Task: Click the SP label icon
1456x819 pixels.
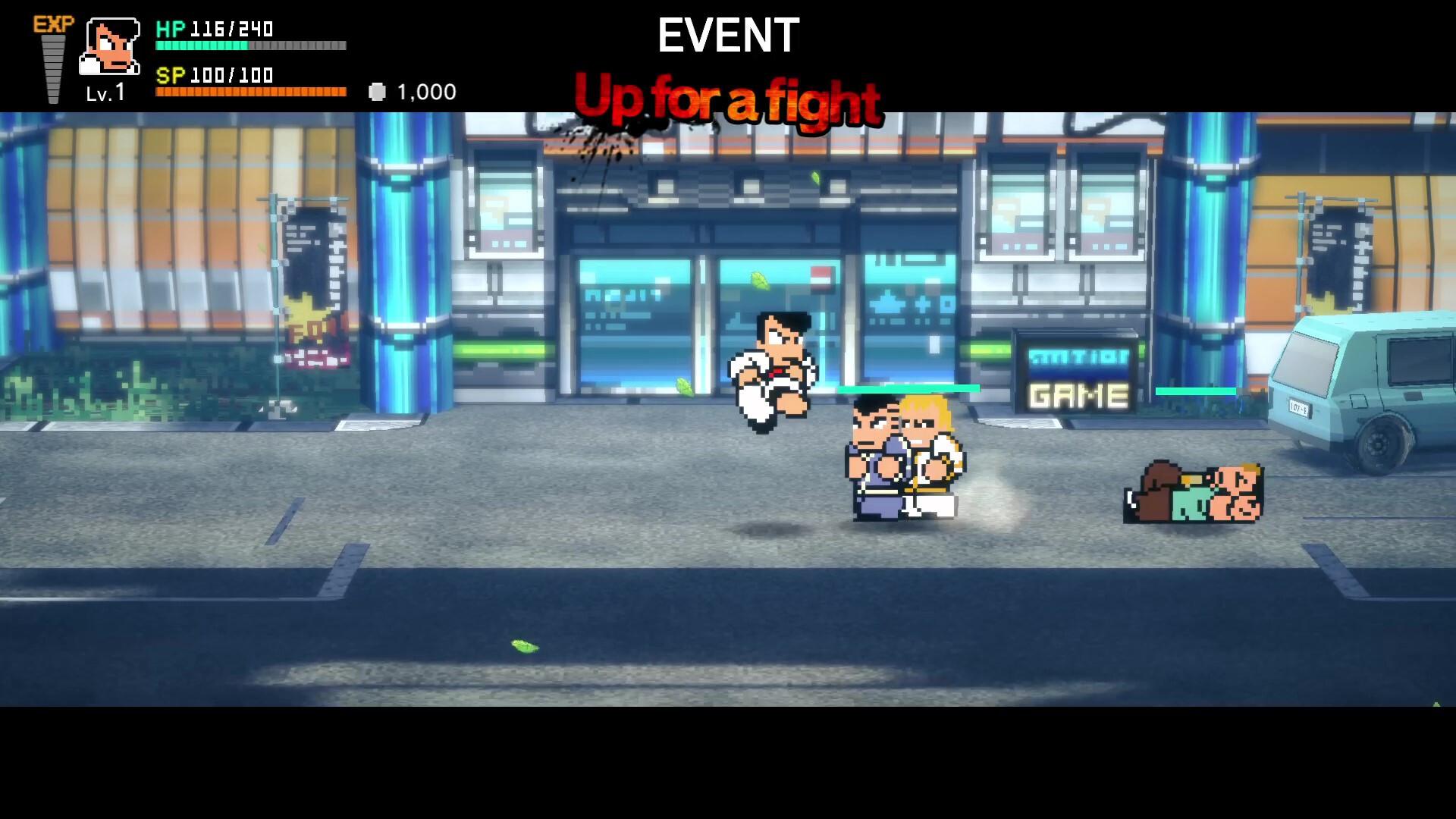Action: pyautogui.click(x=173, y=76)
